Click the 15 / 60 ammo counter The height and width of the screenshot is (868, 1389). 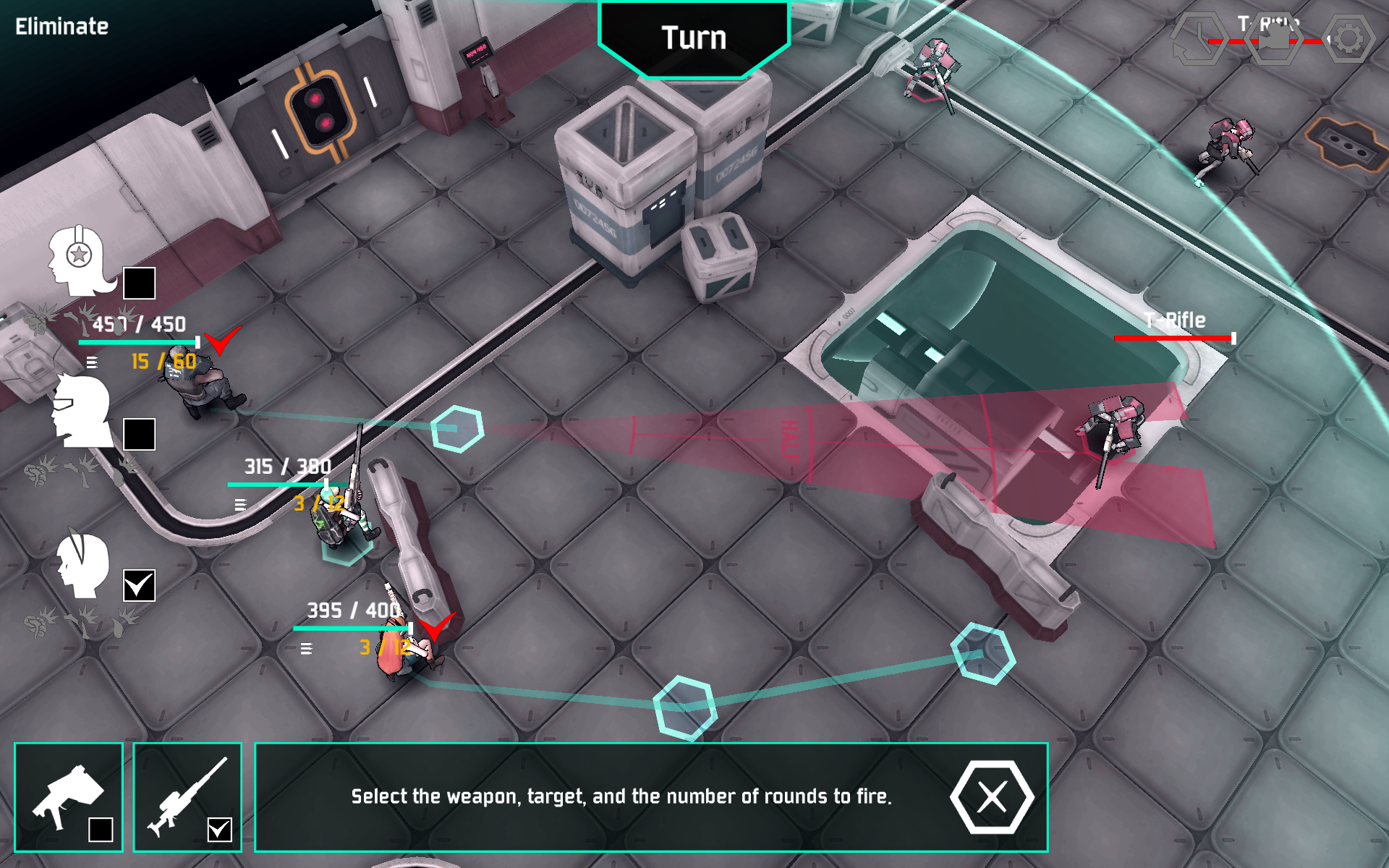(162, 359)
